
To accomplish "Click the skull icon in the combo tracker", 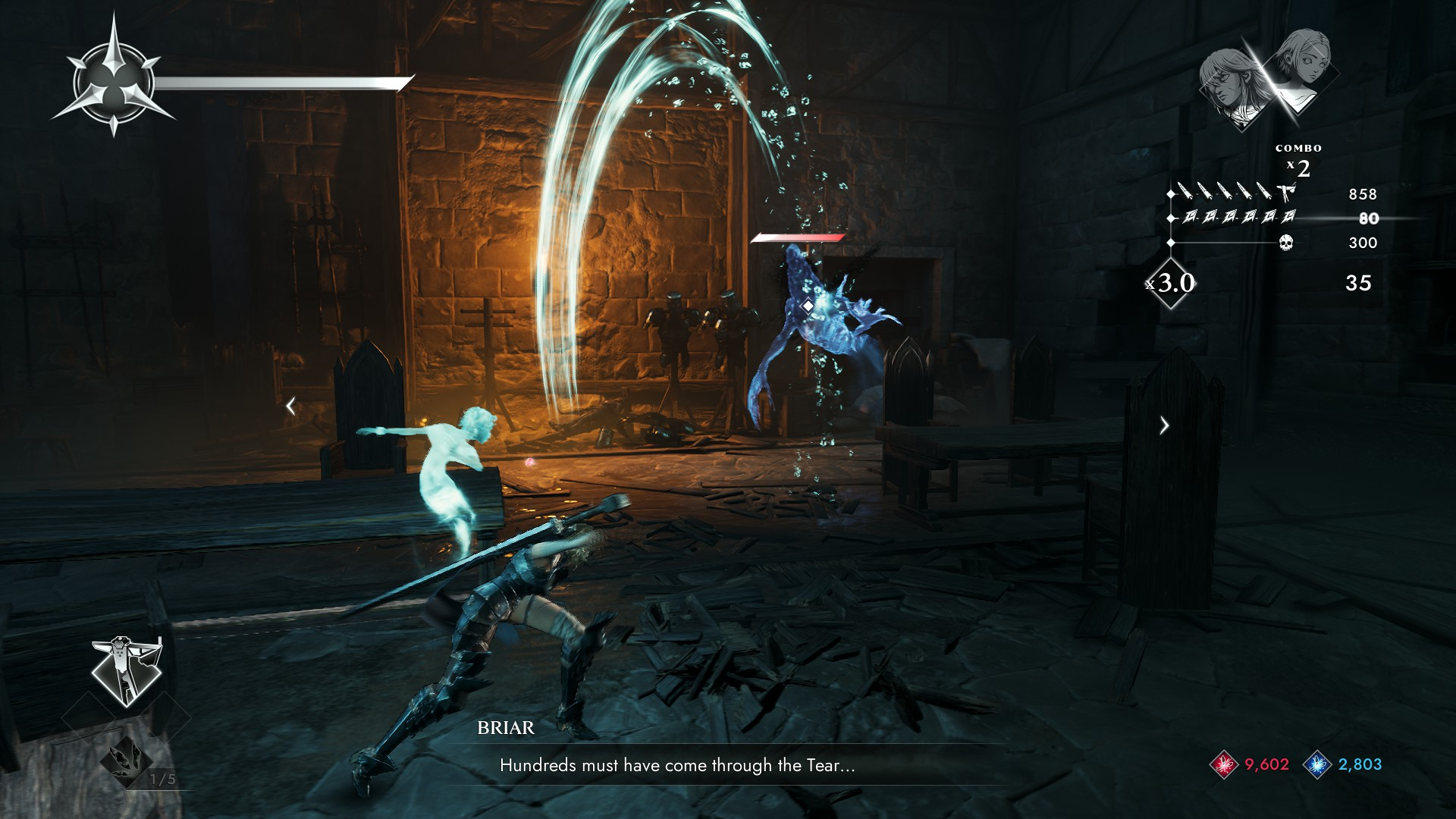I will click(1285, 243).
